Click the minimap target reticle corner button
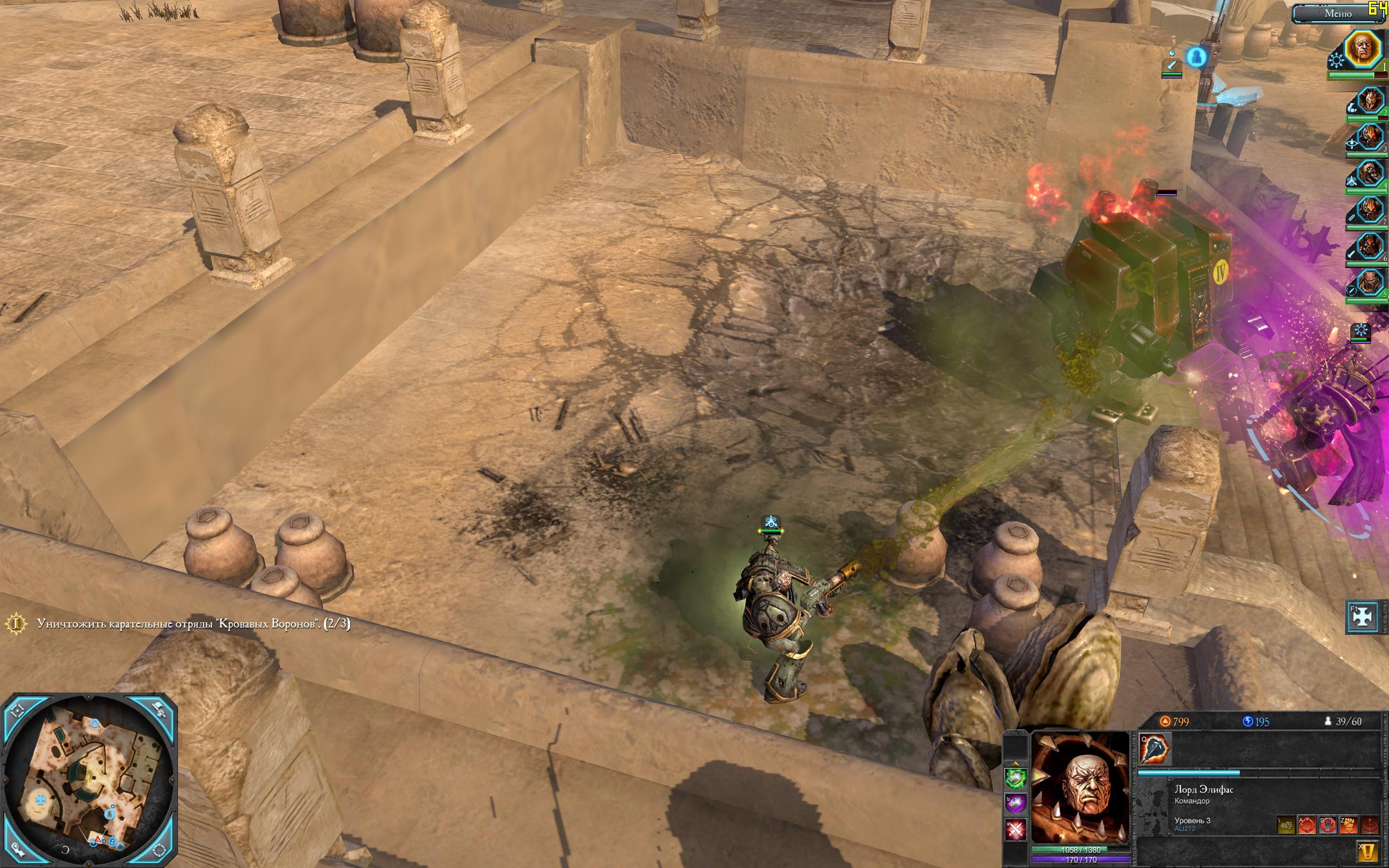This screenshot has height=868, width=1389. click(x=17, y=711)
